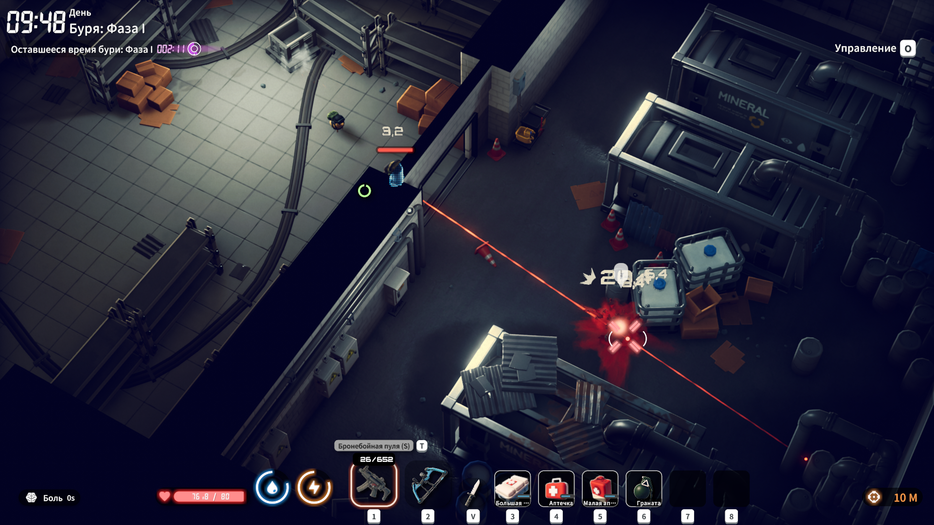Use the large medkit in slot 3
This screenshot has height=525, width=934.
click(513, 488)
